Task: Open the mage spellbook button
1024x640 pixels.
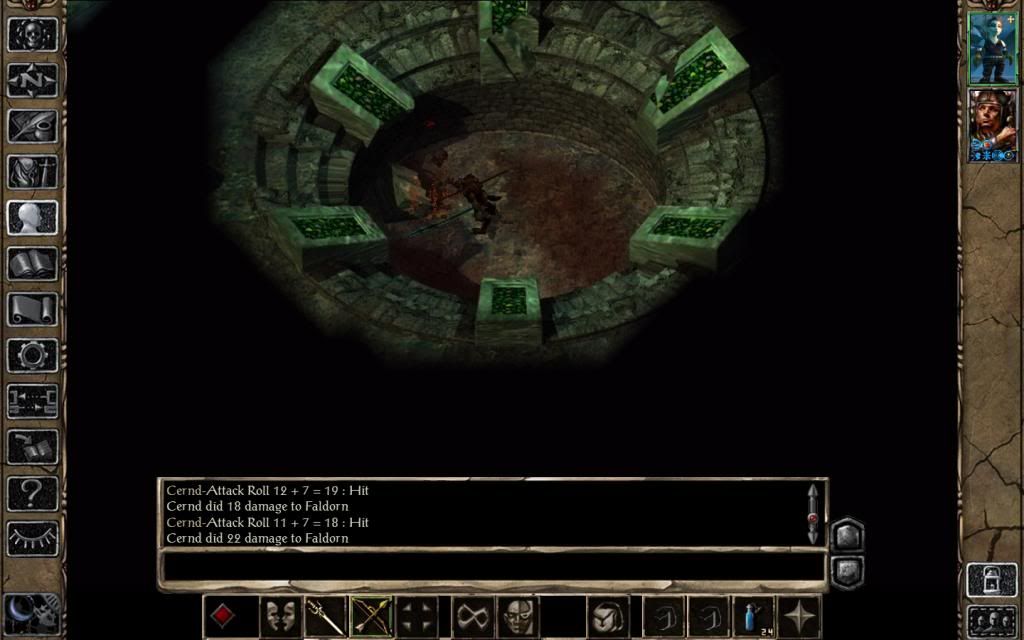Action: coord(32,264)
